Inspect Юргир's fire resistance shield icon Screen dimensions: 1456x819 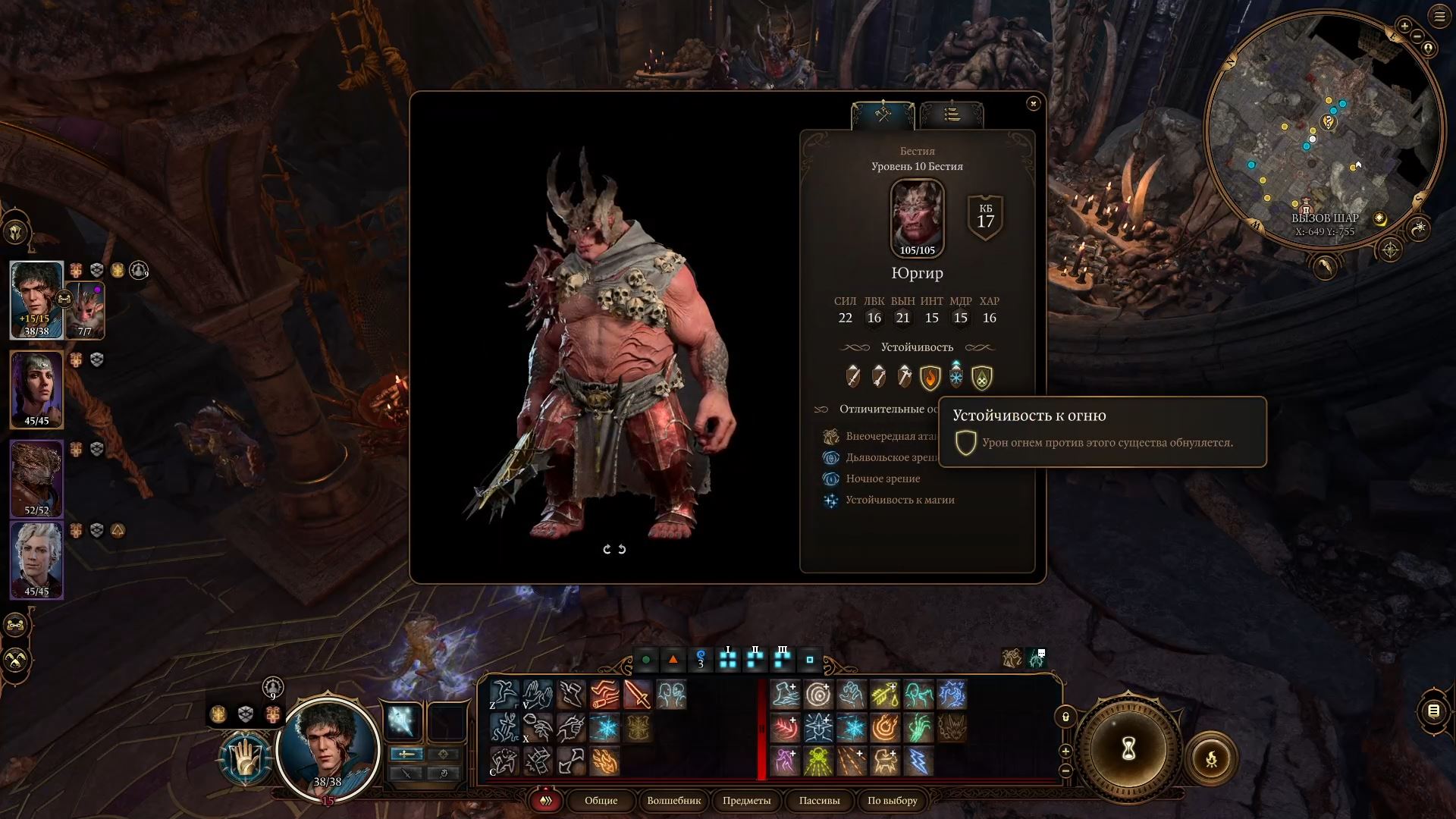click(930, 378)
